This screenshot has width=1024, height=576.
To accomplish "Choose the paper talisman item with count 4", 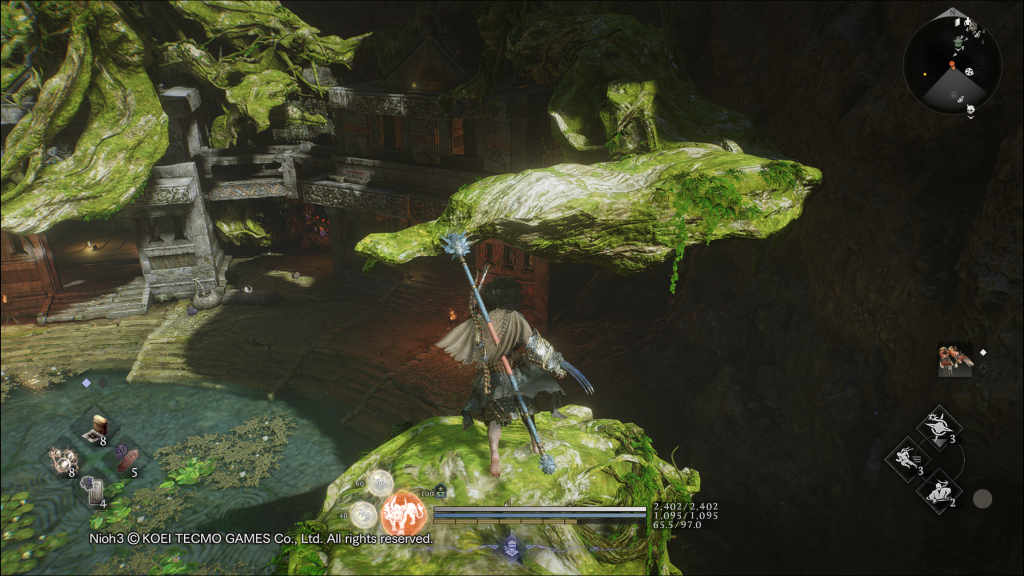I will [x=96, y=490].
